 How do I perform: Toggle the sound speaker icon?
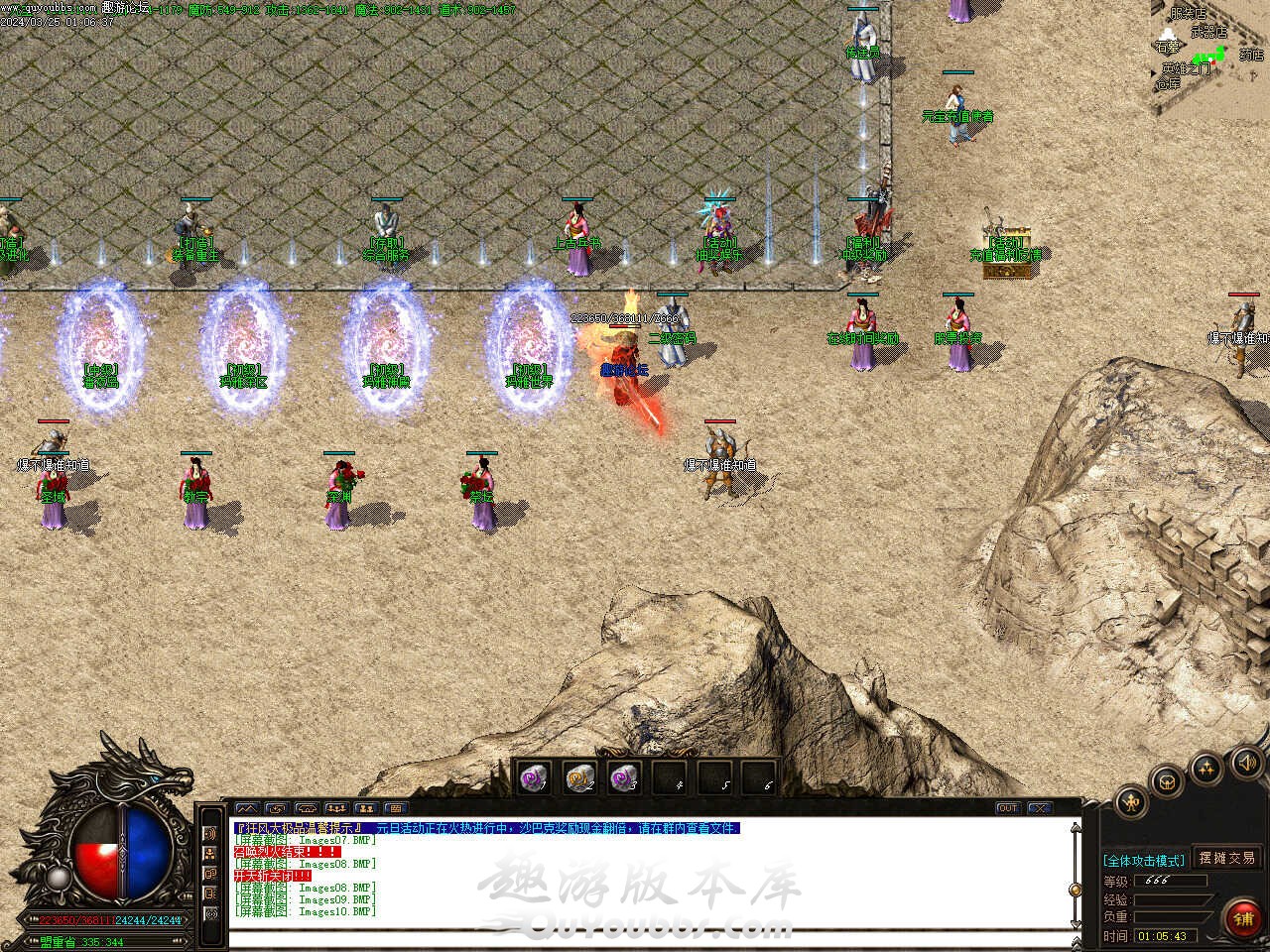point(1246,763)
